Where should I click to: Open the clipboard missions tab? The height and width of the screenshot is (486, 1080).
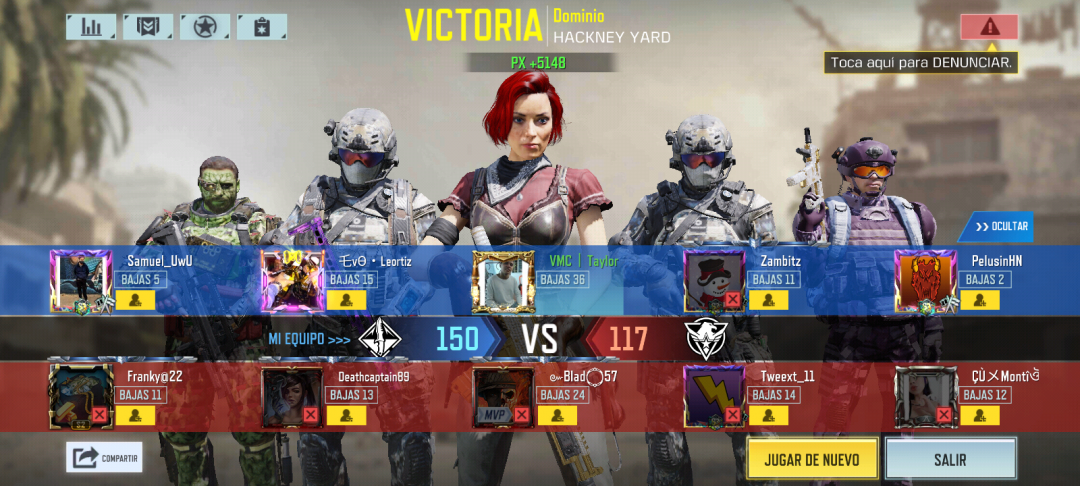click(262, 27)
